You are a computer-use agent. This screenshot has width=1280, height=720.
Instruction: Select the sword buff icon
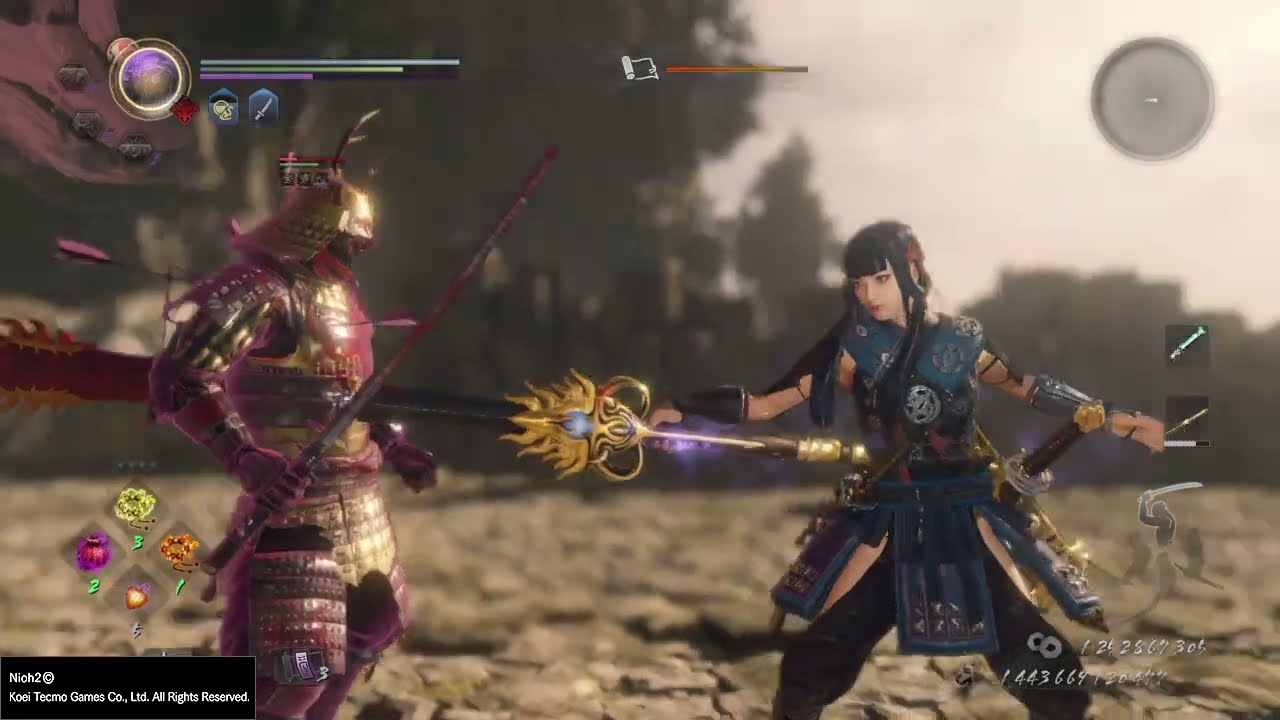coord(263,107)
